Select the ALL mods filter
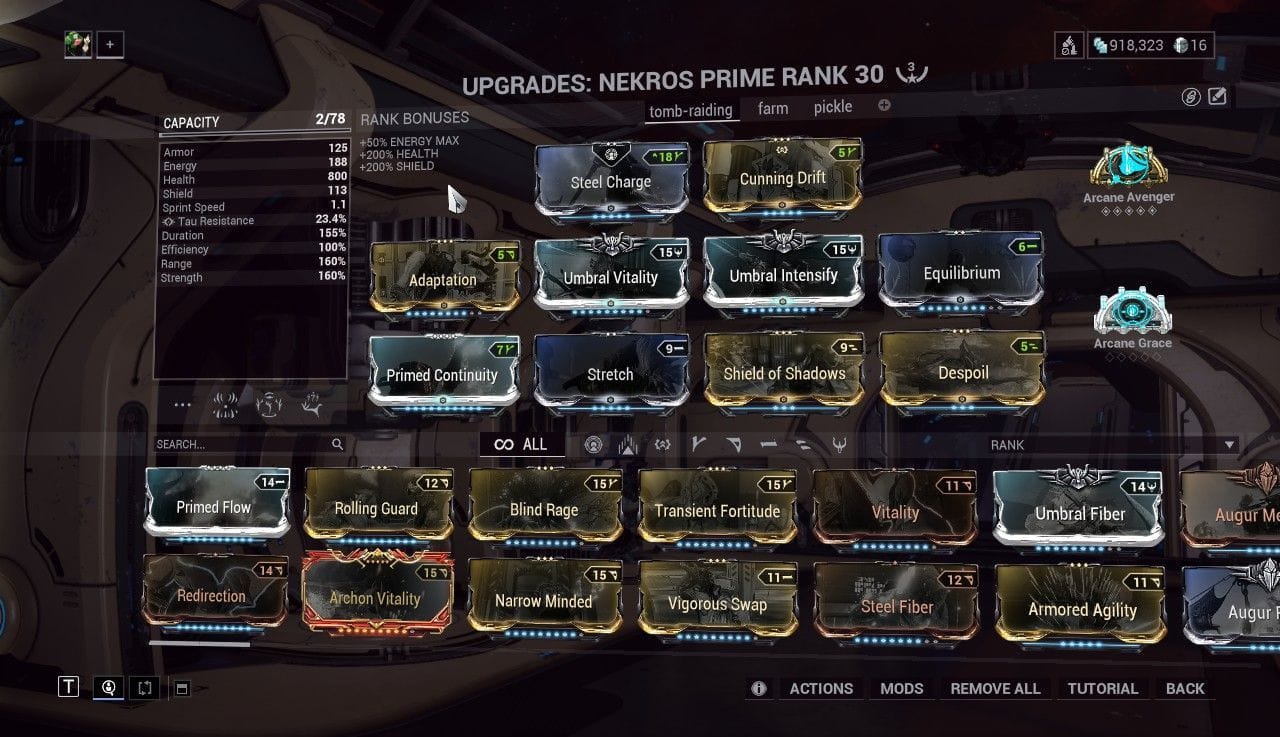1280x737 pixels. (x=522, y=444)
